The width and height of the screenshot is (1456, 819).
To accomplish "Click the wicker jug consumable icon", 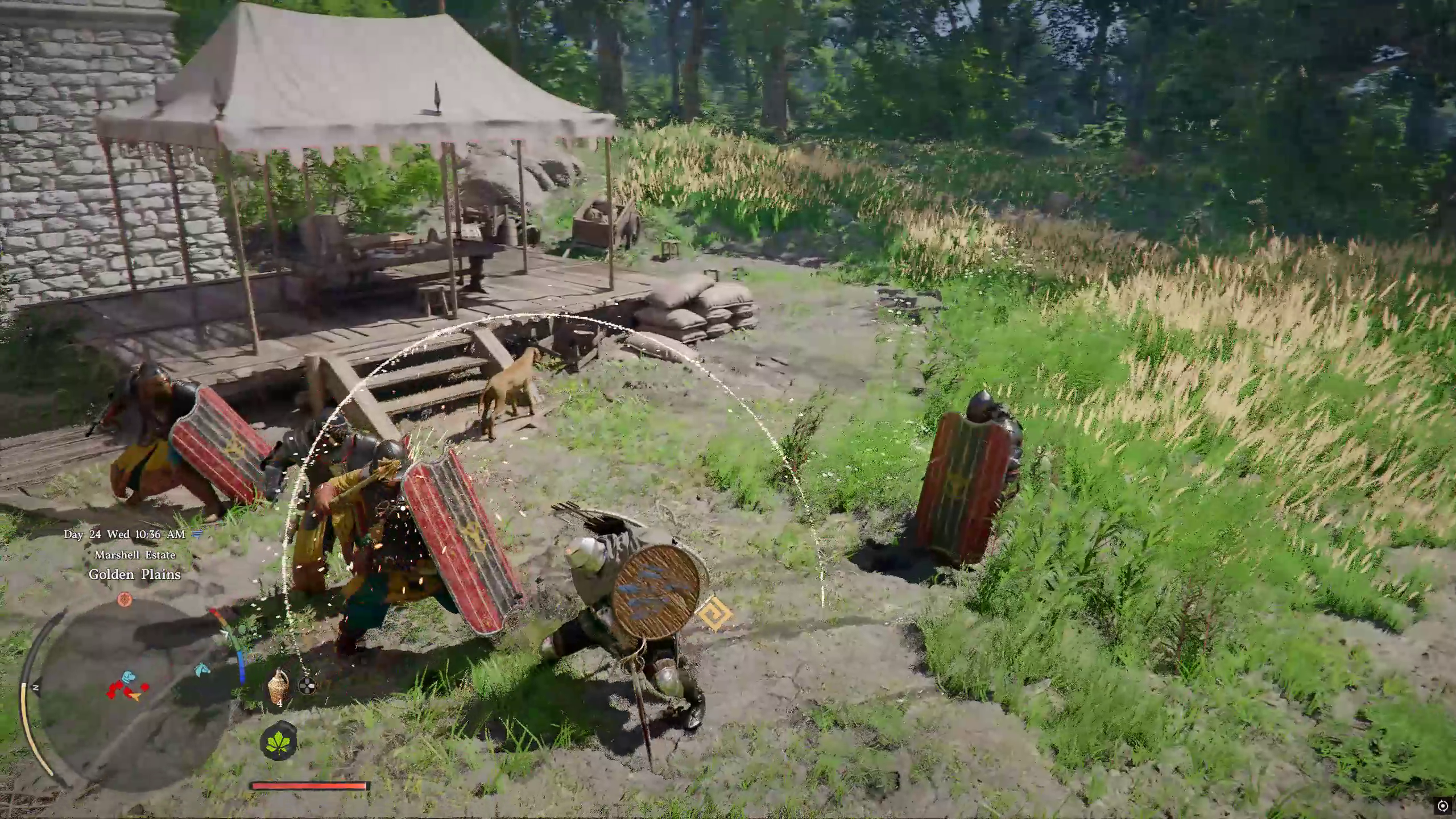I will tap(278, 685).
